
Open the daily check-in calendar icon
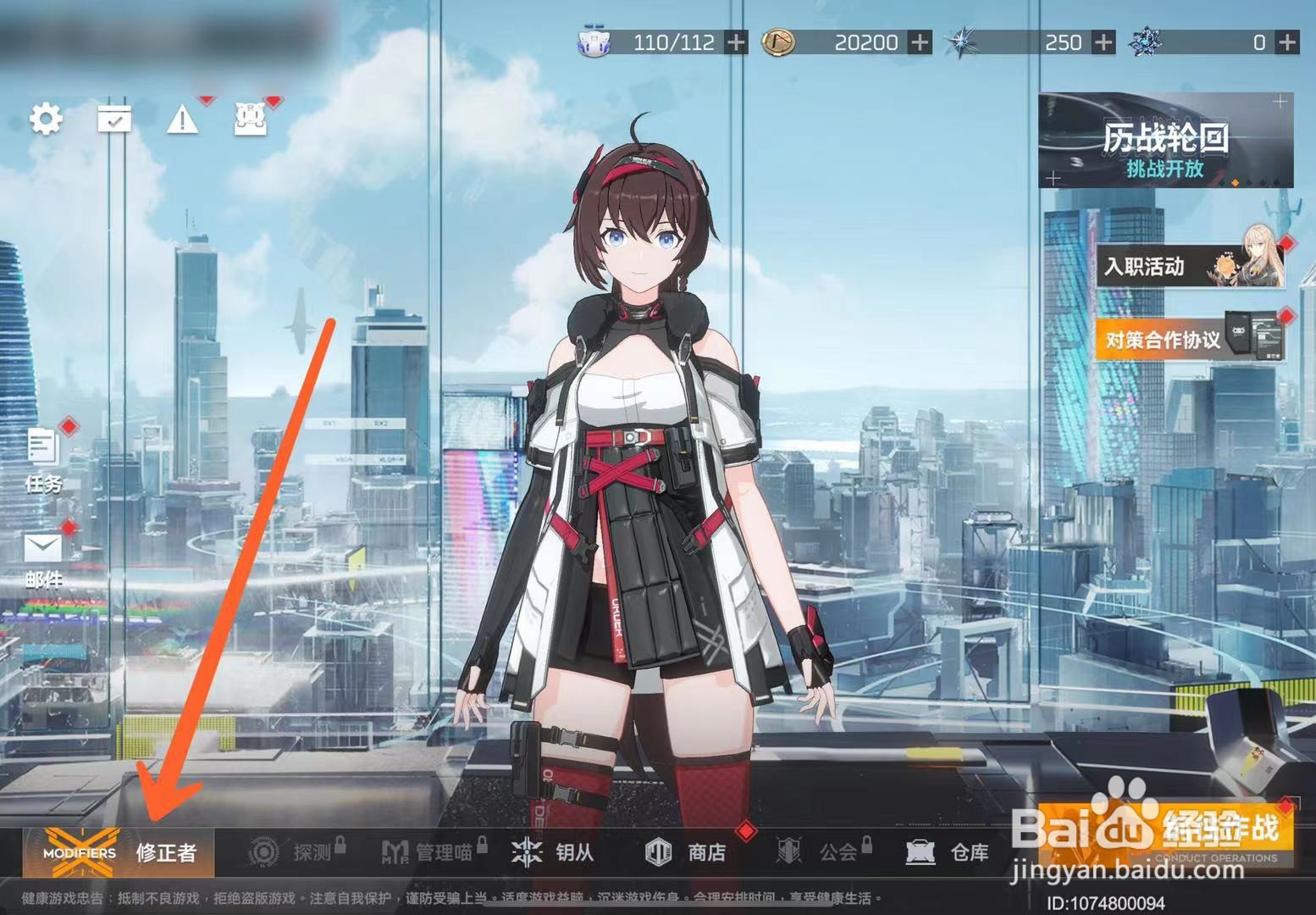(115, 121)
